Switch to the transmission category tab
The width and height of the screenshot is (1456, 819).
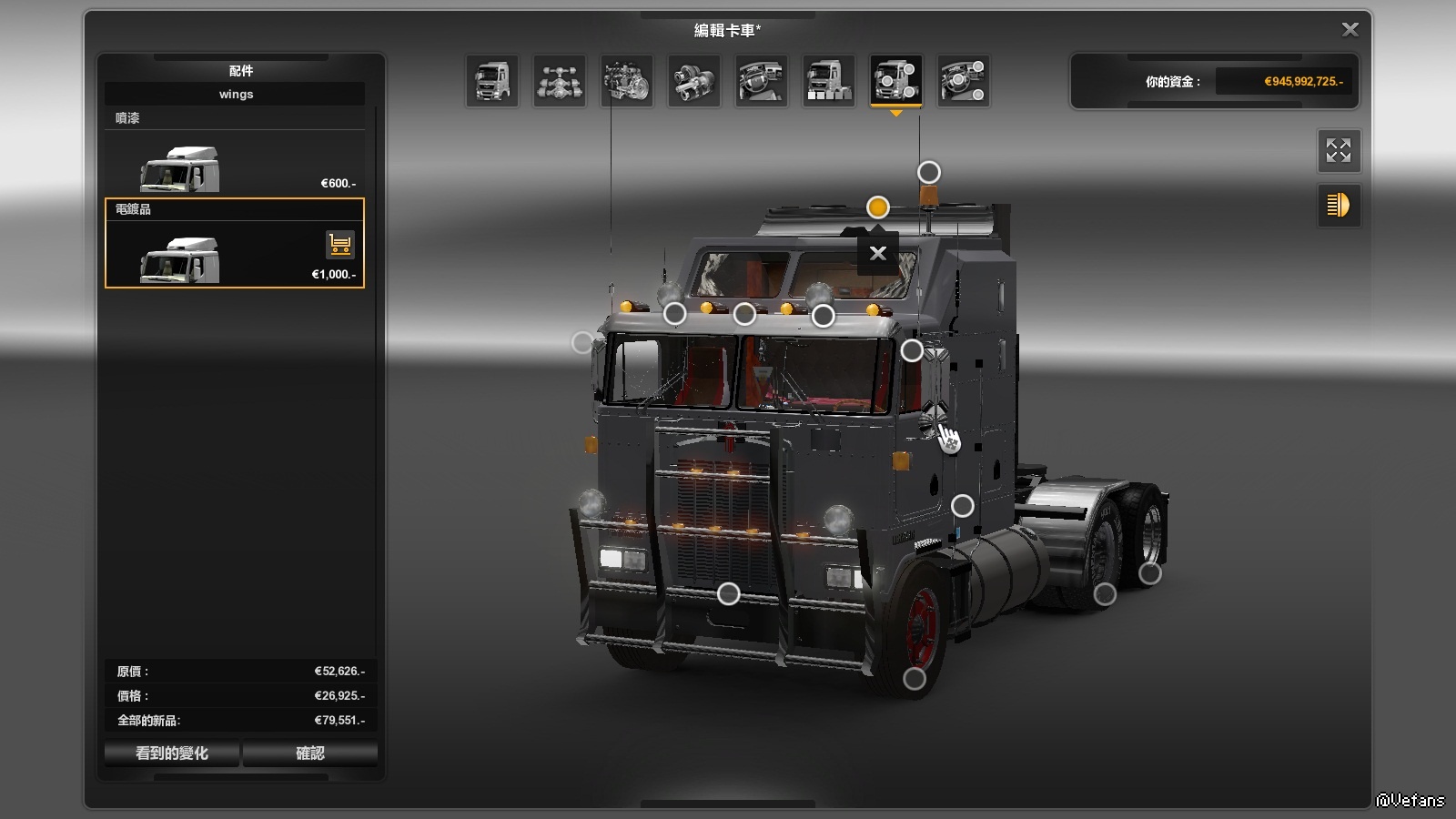(x=694, y=81)
